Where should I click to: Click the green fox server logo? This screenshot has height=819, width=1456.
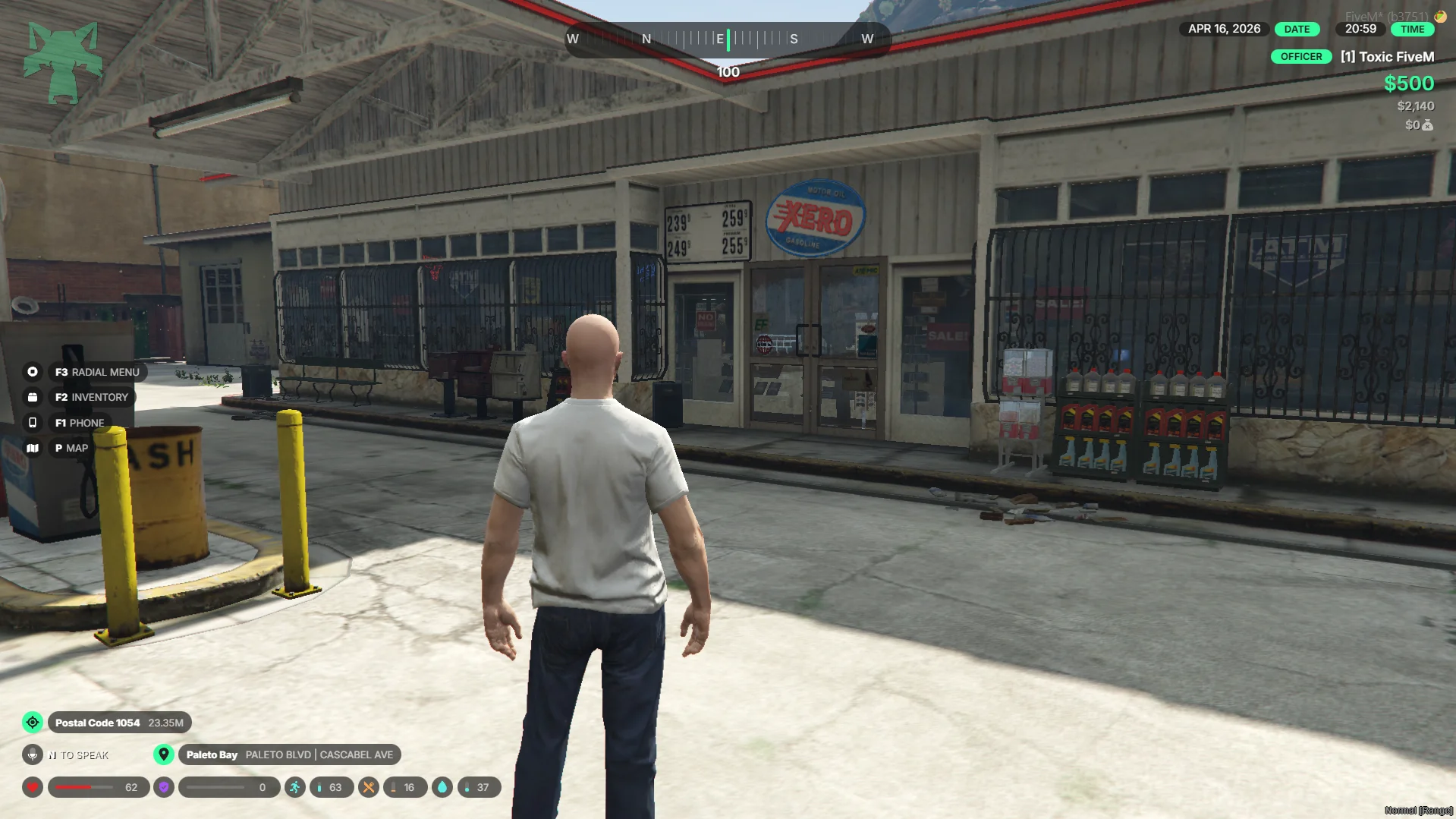(63, 62)
